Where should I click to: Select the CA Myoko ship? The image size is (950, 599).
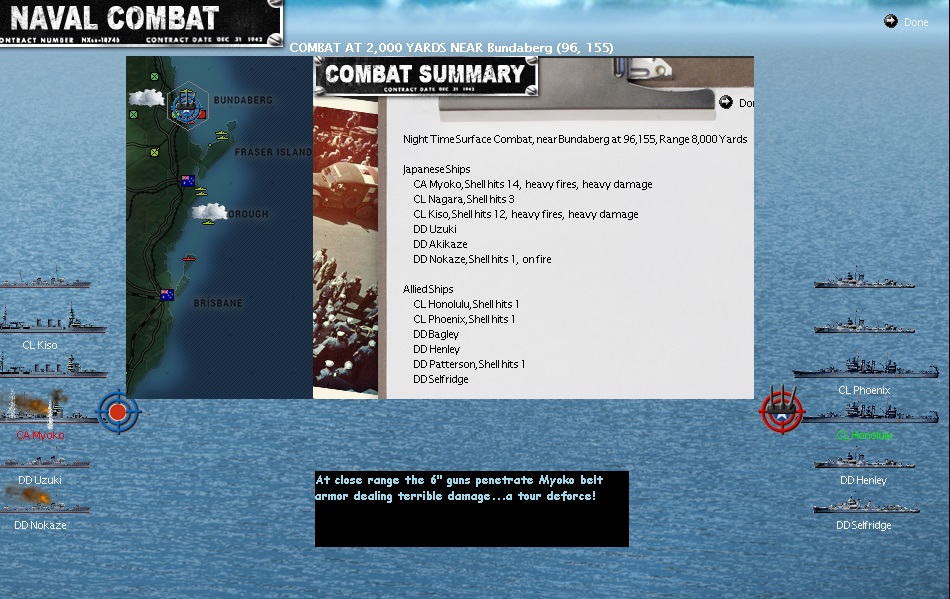pos(42,411)
